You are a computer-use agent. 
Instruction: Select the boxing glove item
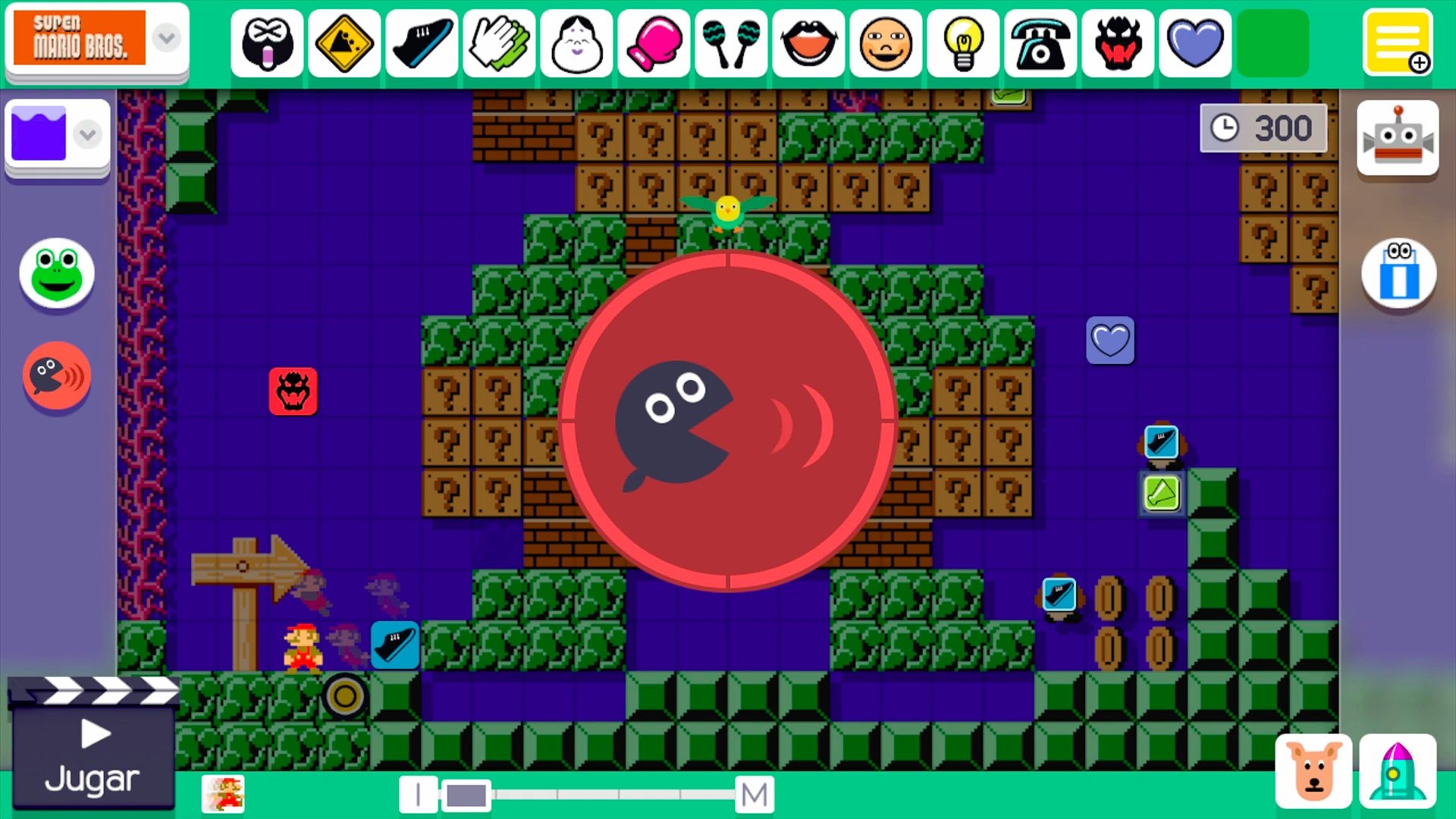[x=653, y=43]
